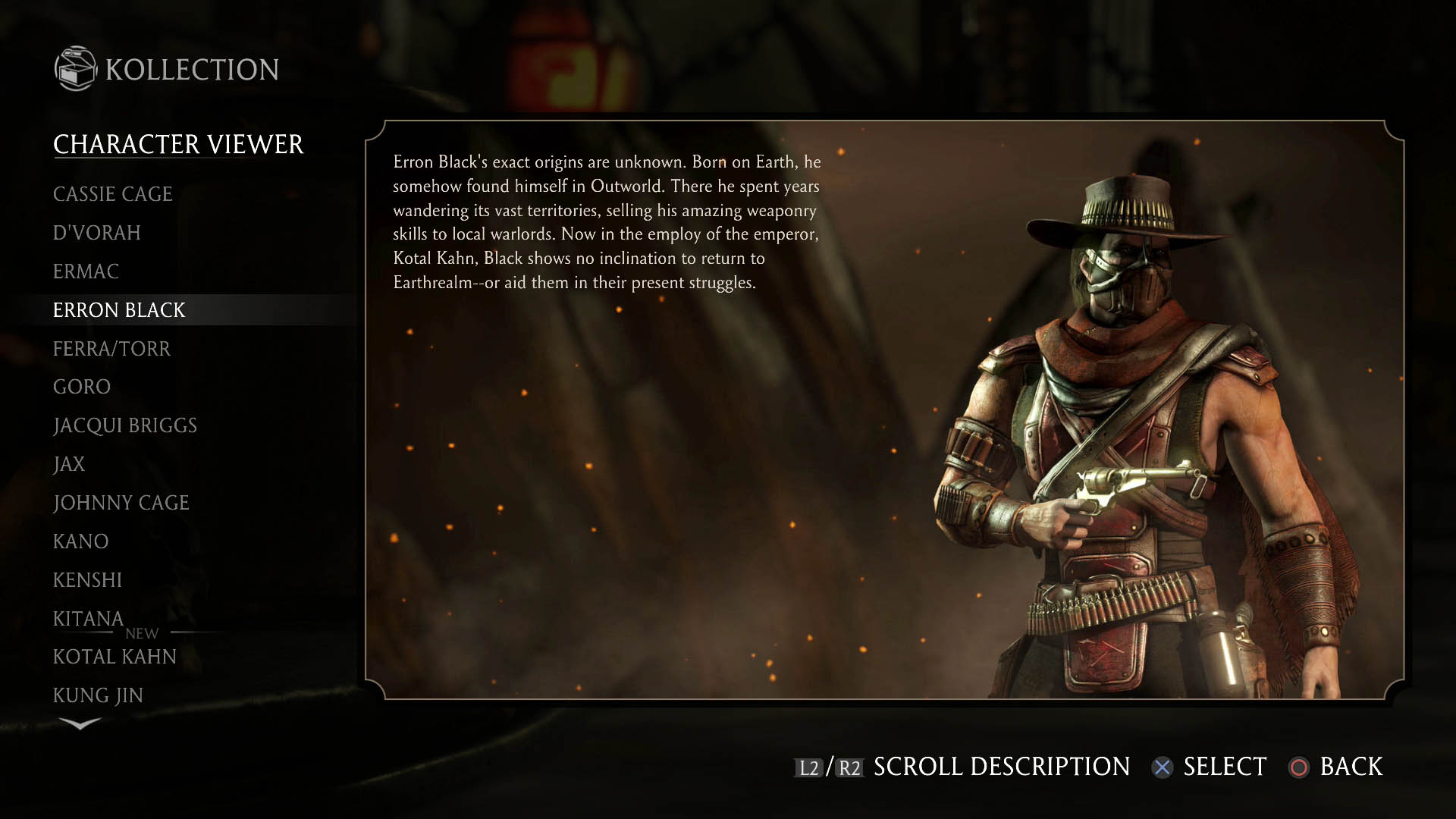The width and height of the screenshot is (1456, 819).
Task: Open Ermac's character entry
Action: pyautogui.click(x=86, y=271)
